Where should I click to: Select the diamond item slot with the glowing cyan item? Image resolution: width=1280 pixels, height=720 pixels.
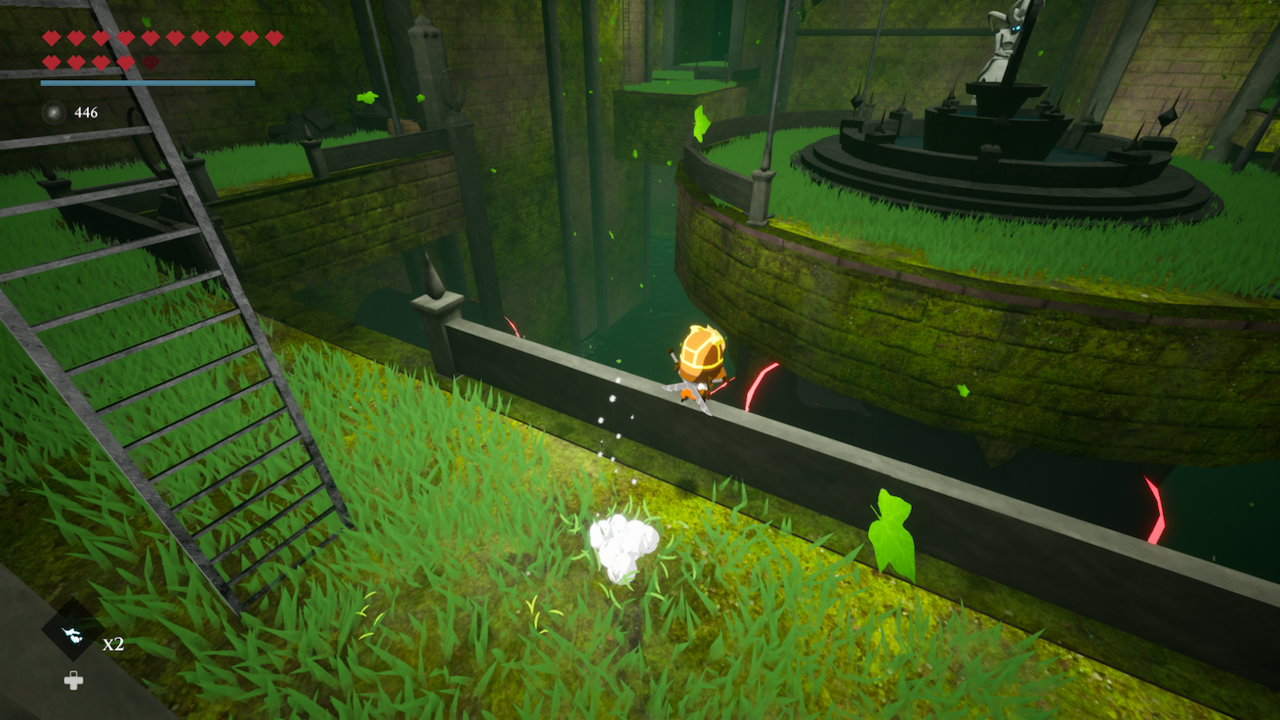point(72,632)
